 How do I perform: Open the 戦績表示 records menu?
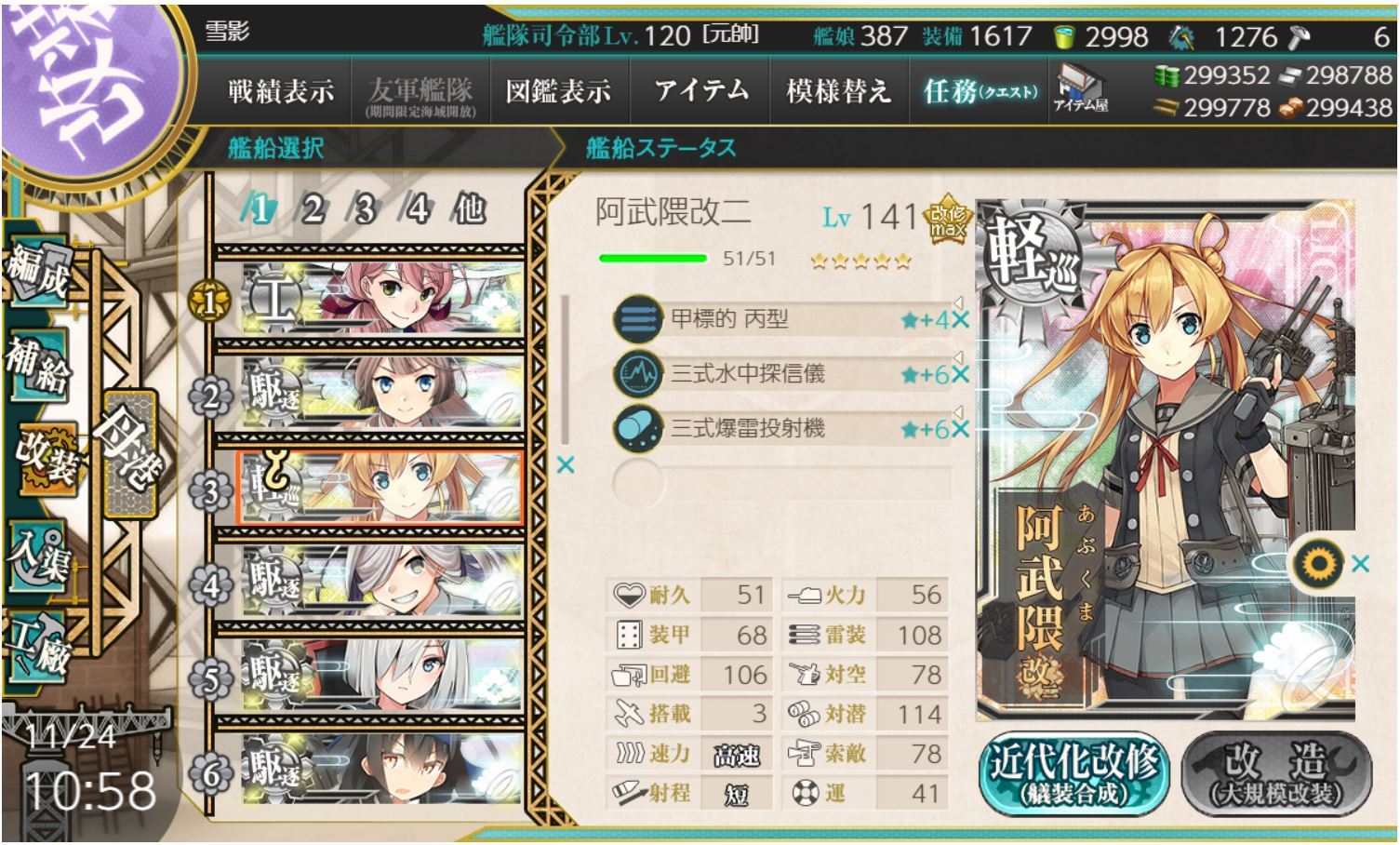[280, 91]
